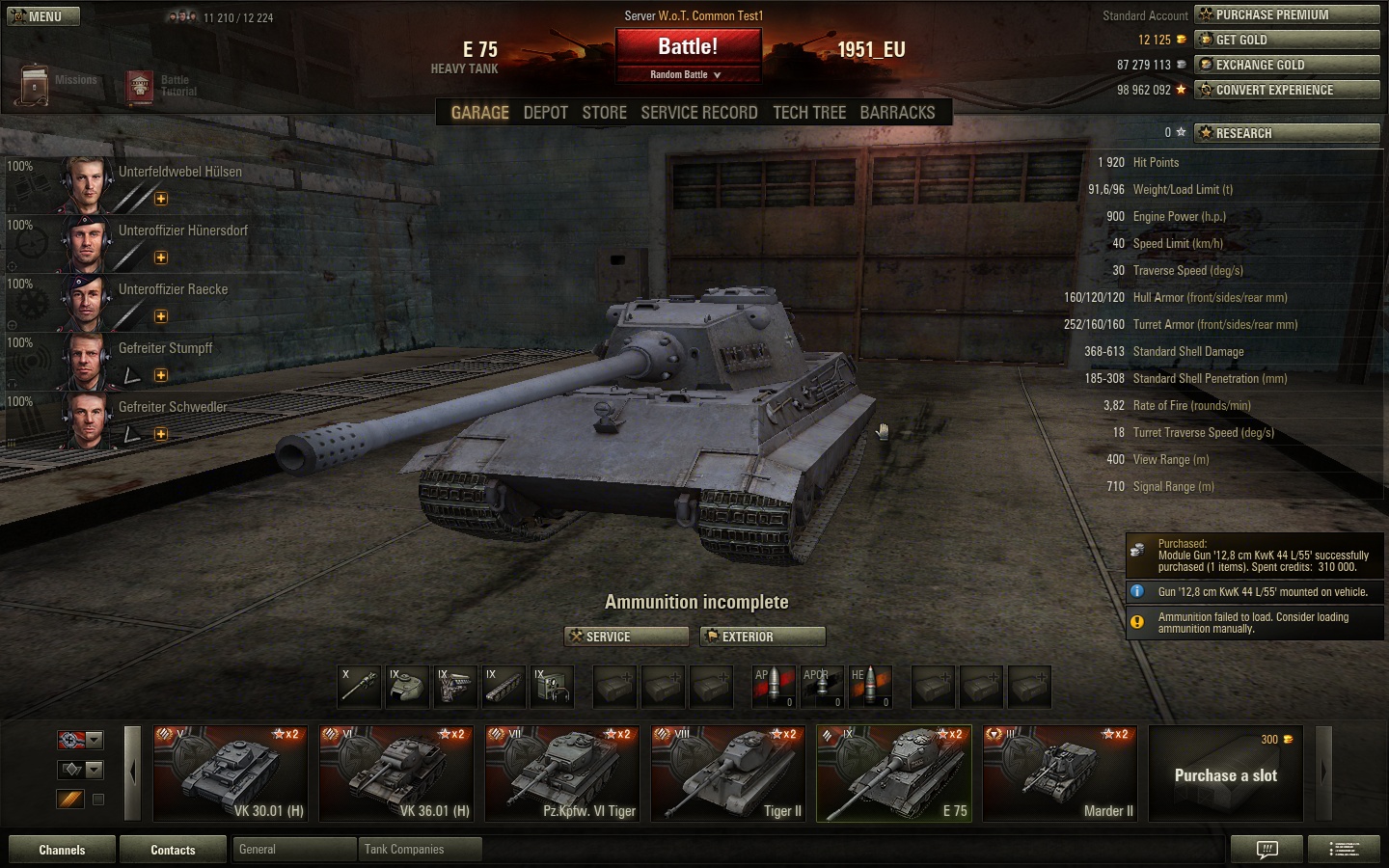1389x868 pixels.
Task: Select Convert Experience
Action: pos(1287,90)
